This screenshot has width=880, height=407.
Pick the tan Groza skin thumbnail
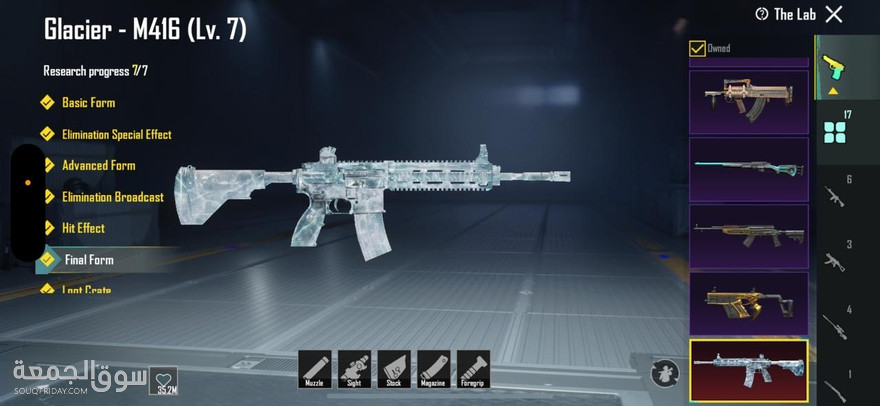749,101
